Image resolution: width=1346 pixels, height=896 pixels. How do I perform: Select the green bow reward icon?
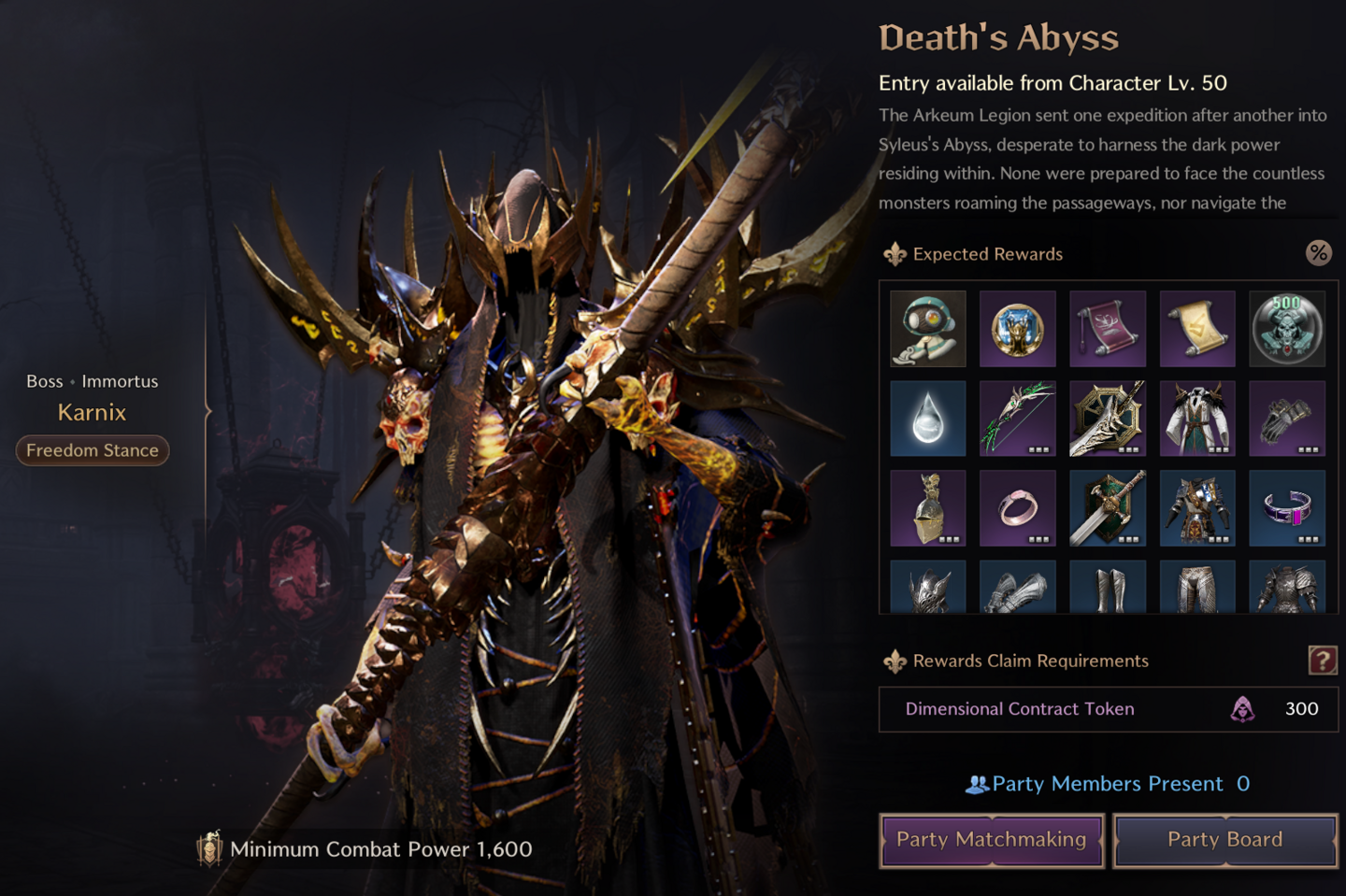pos(1018,419)
